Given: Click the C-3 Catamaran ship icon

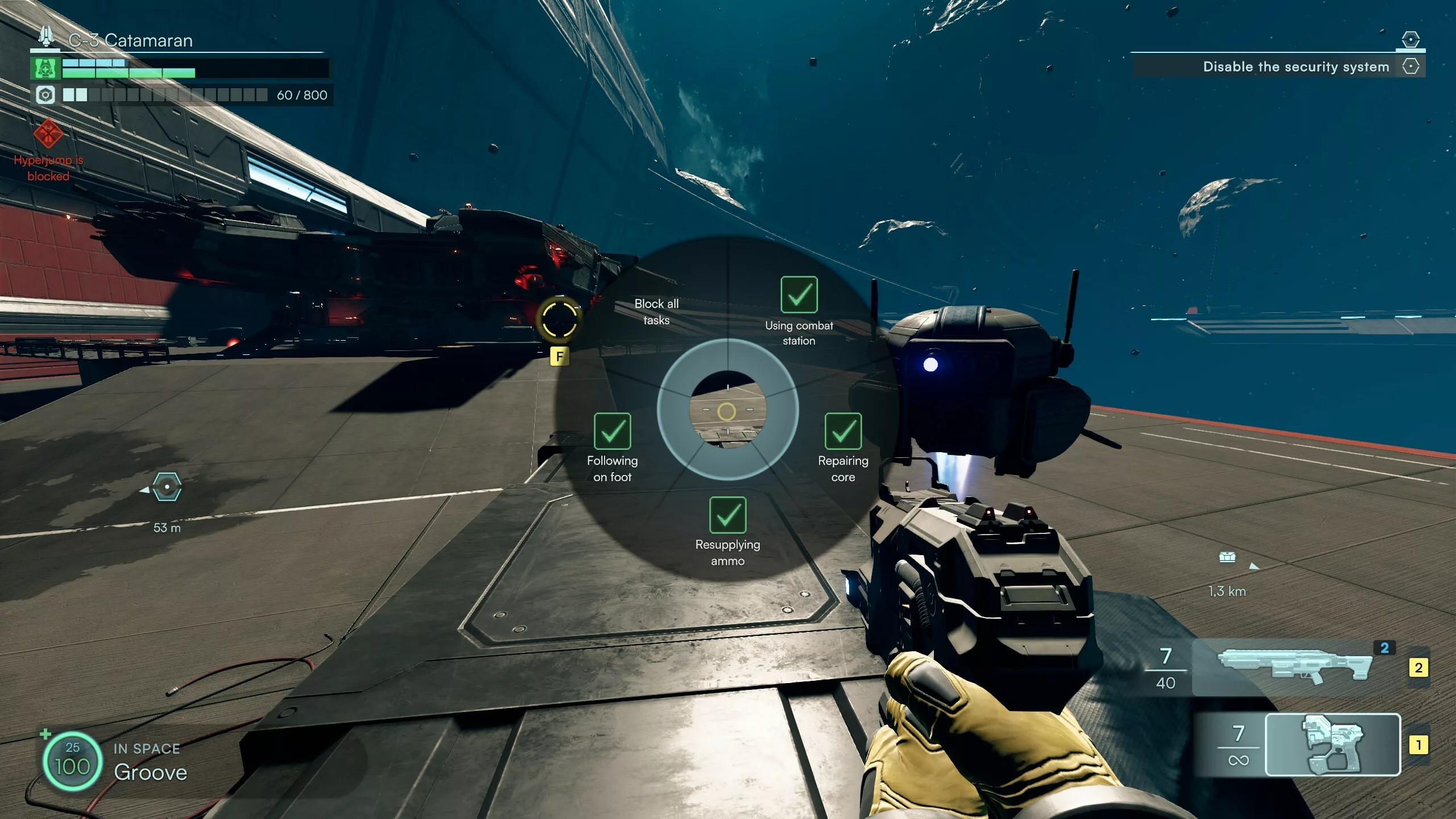Looking at the screenshot, I should coord(46,37).
